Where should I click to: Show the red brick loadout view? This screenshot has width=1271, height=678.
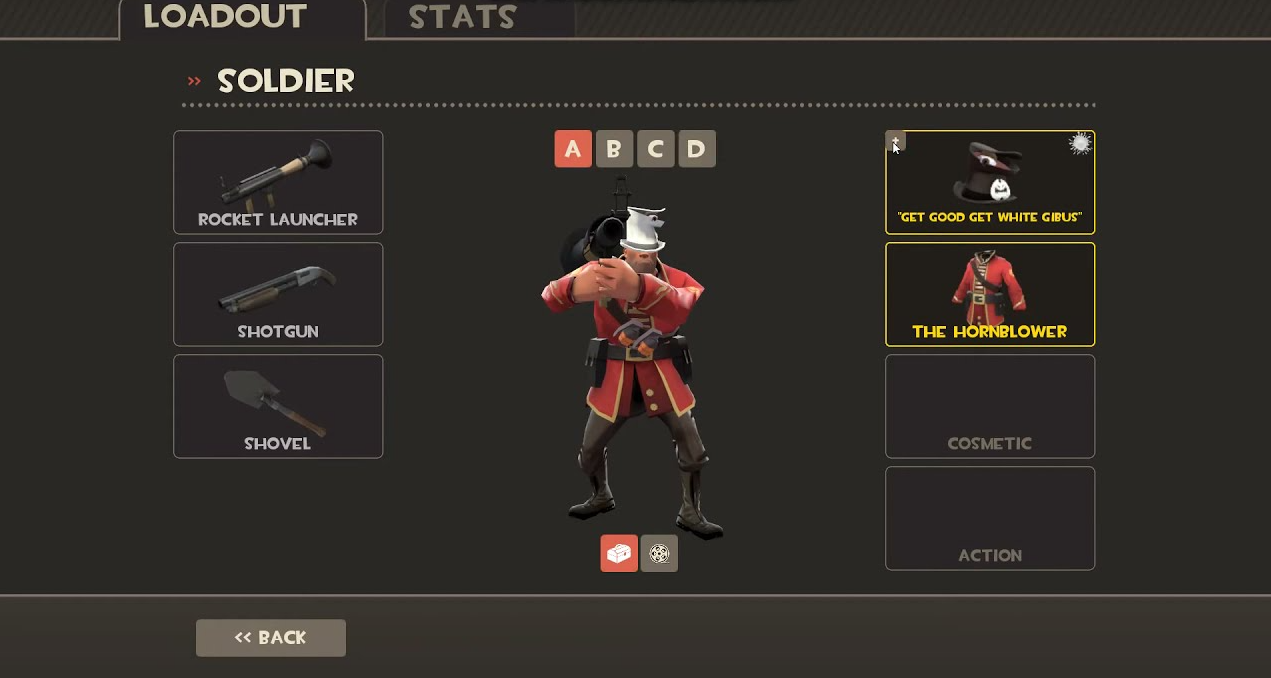click(x=619, y=553)
